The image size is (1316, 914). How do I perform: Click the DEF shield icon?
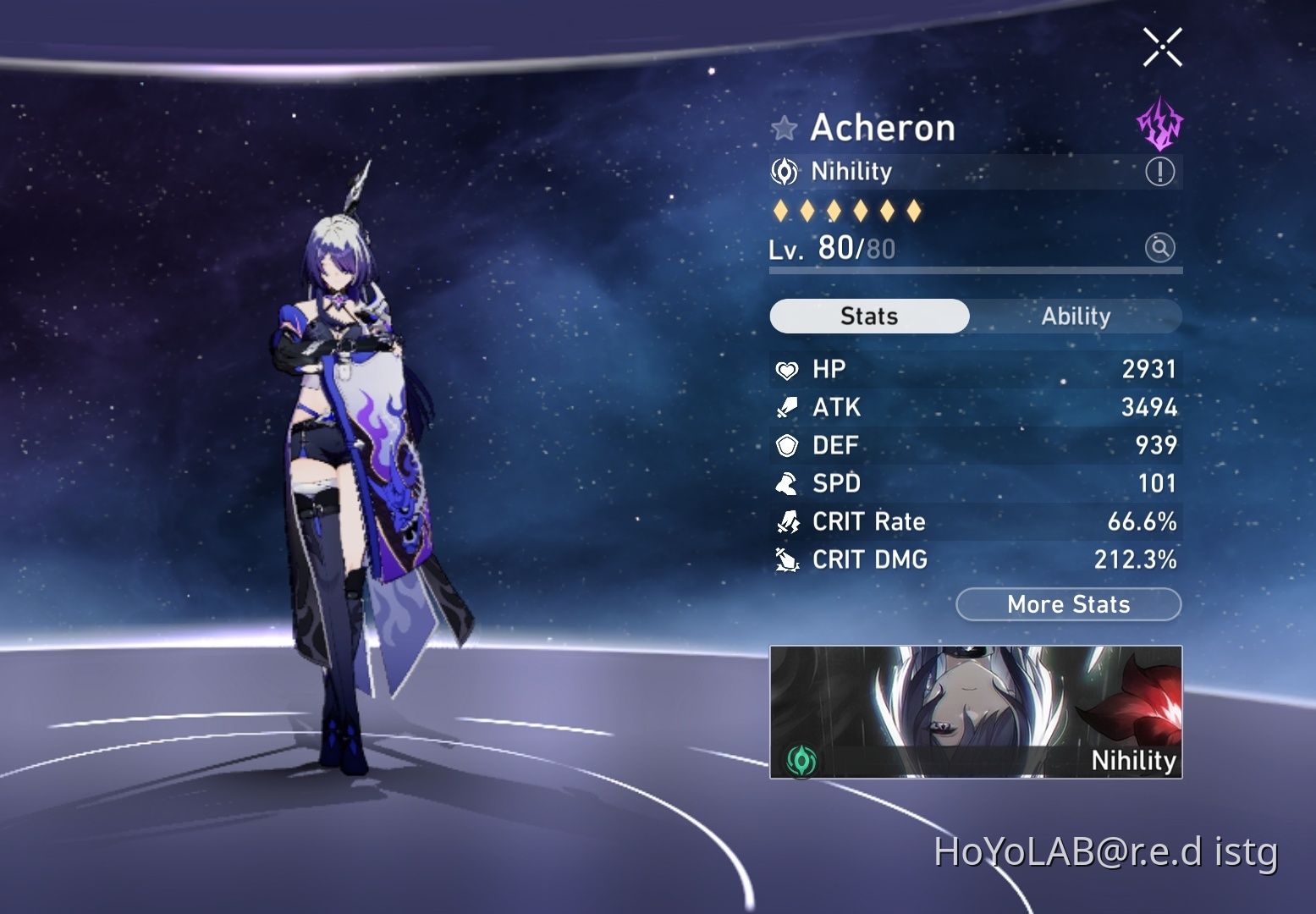click(x=788, y=445)
